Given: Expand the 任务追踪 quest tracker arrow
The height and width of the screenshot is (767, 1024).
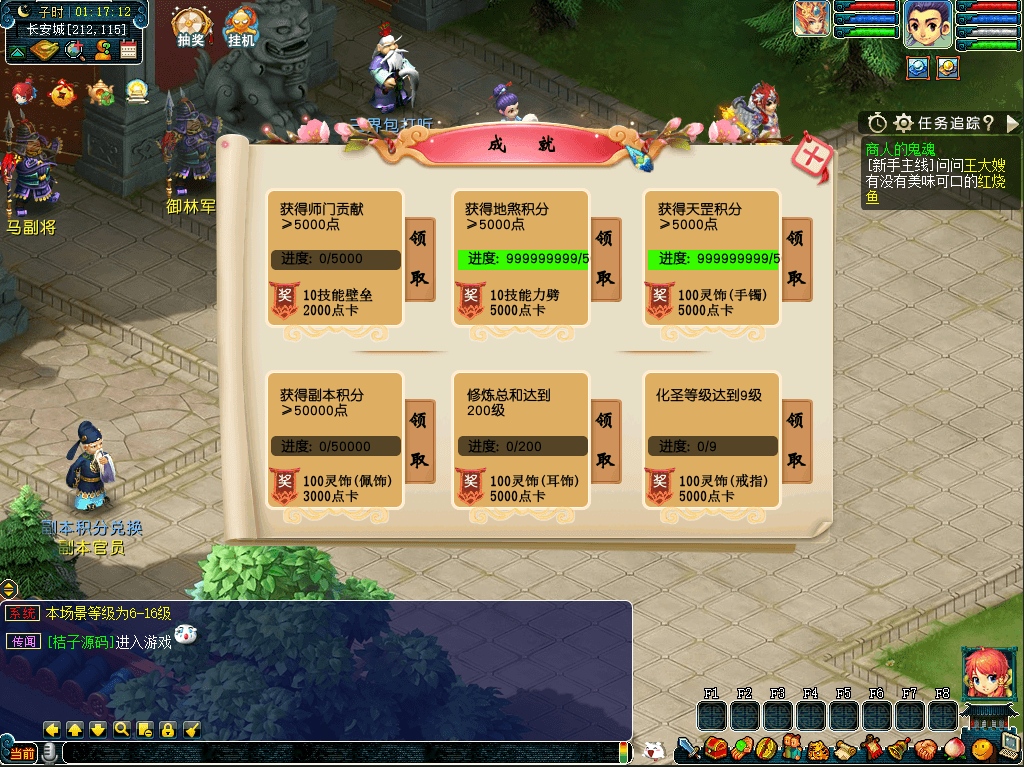Looking at the screenshot, I should [x=1012, y=123].
